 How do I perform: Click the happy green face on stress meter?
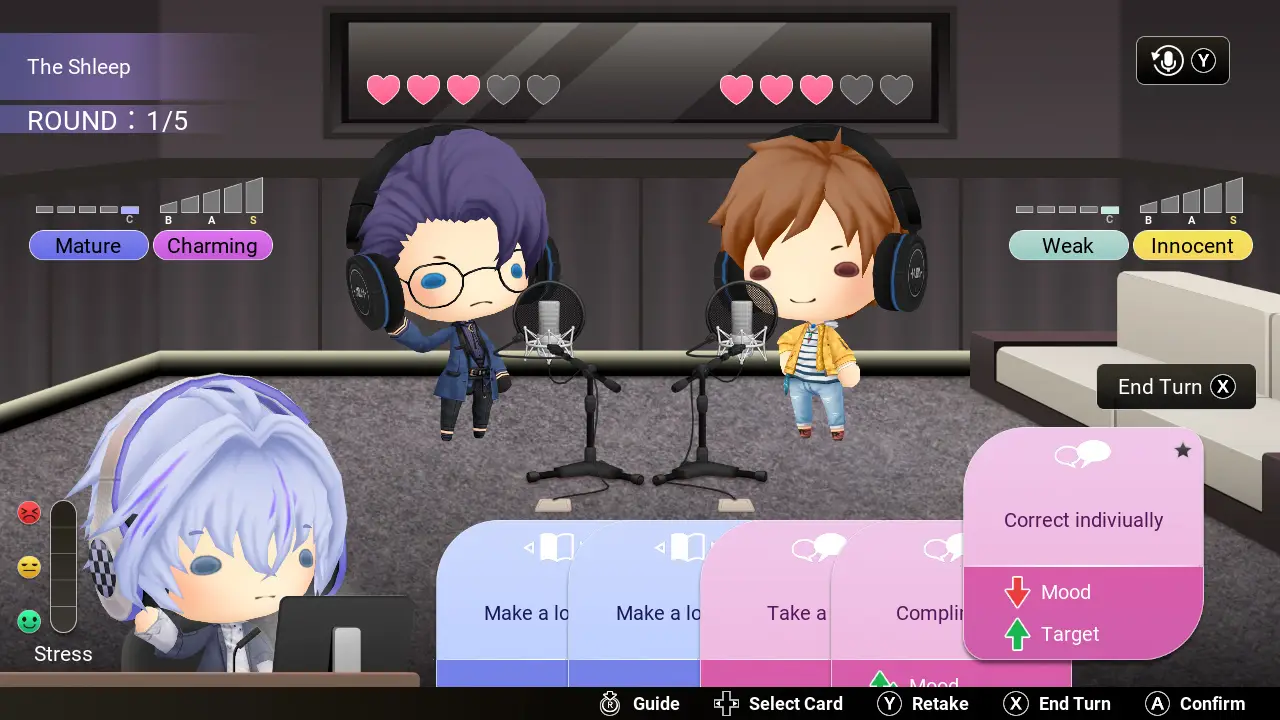[x=29, y=621]
